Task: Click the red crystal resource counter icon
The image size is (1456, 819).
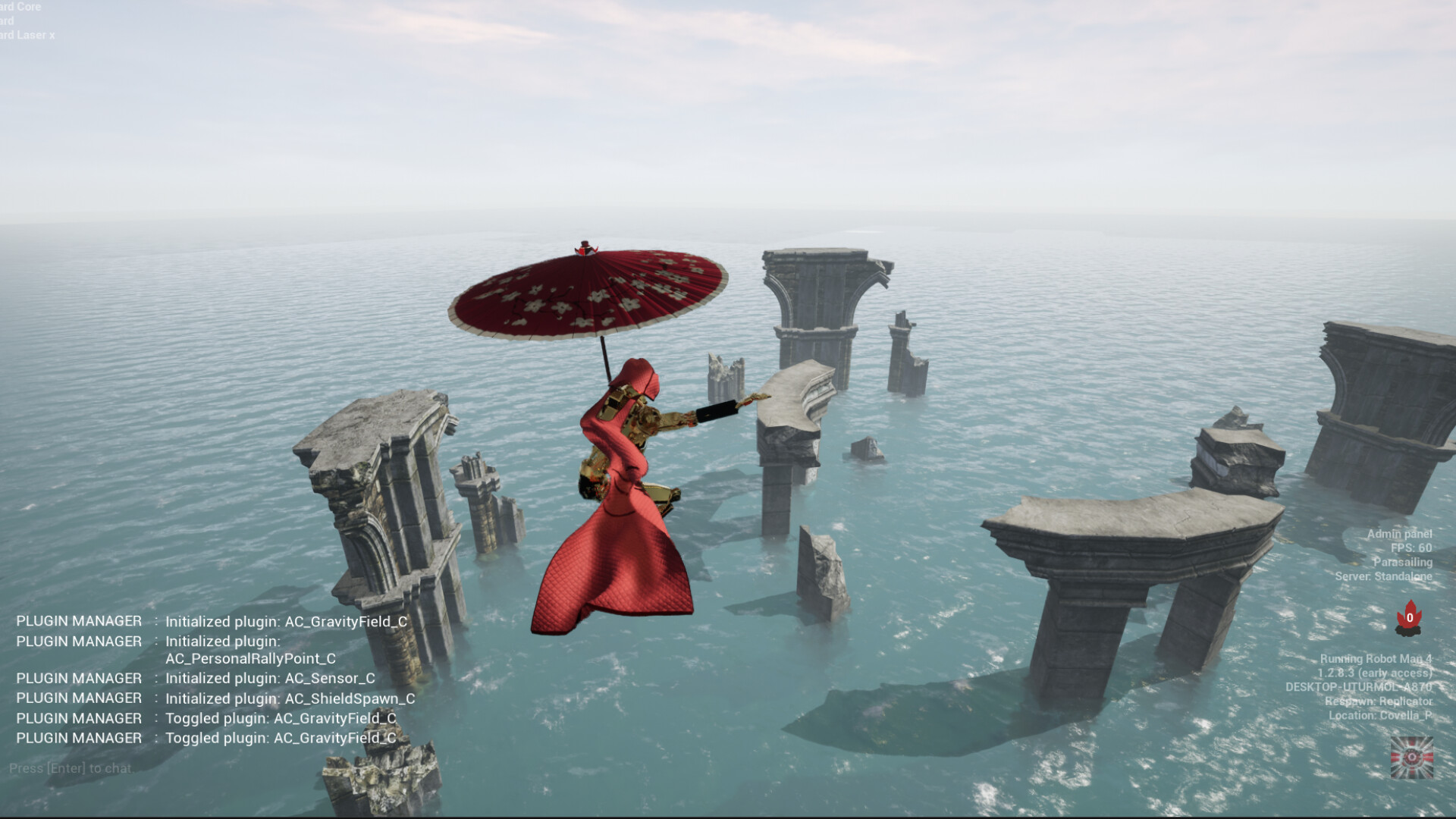Action: coord(1410,616)
